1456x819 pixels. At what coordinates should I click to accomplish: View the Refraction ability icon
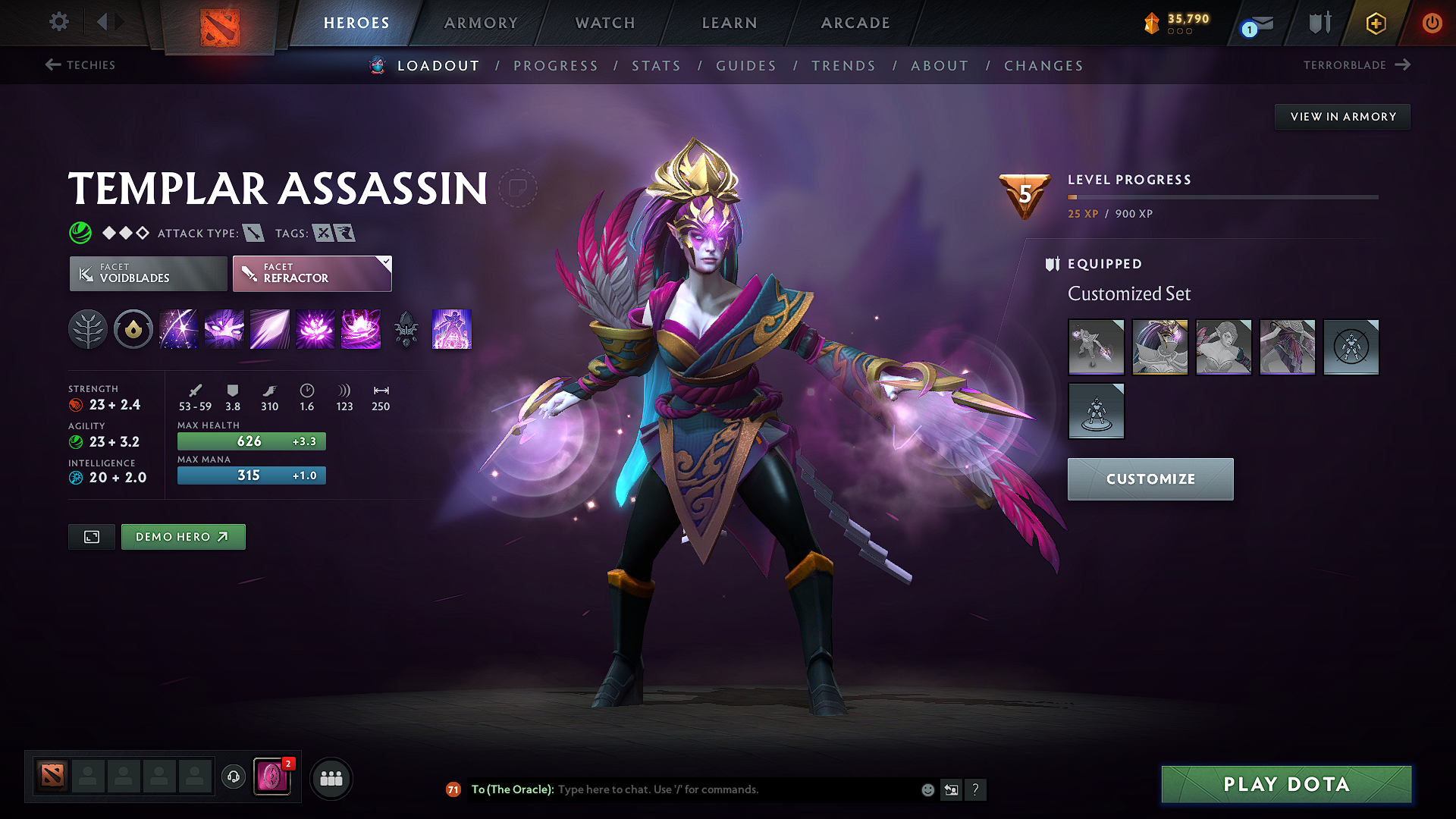pyautogui.click(x=179, y=329)
